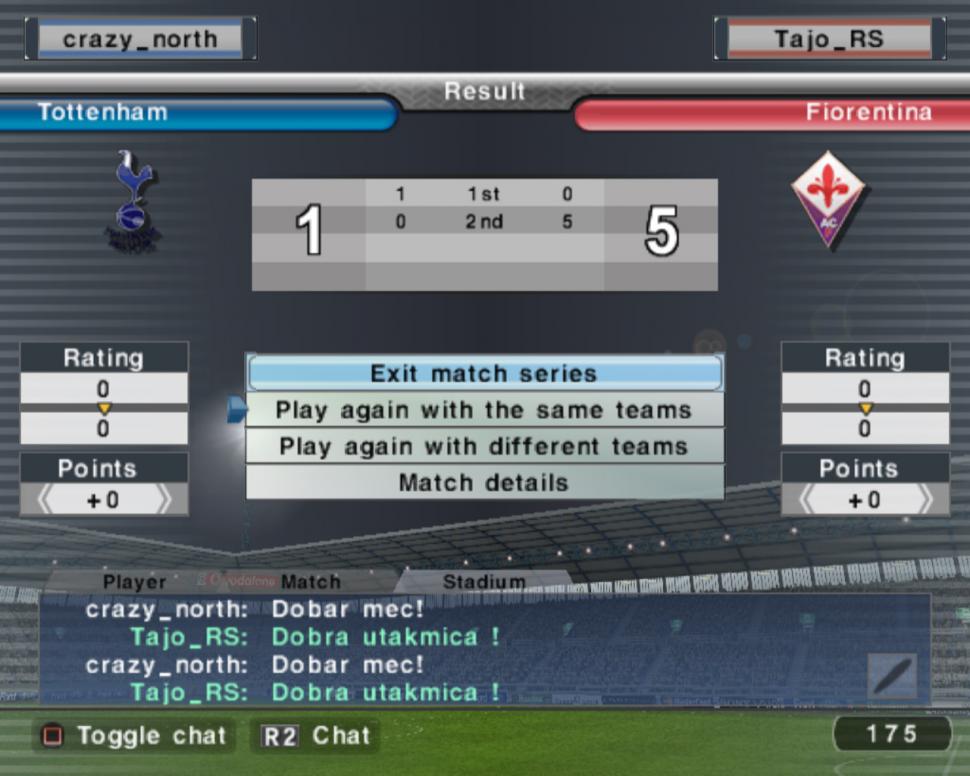This screenshot has width=970, height=776.
Task: Select the Tajo_RS player name plate
Action: tap(829, 39)
